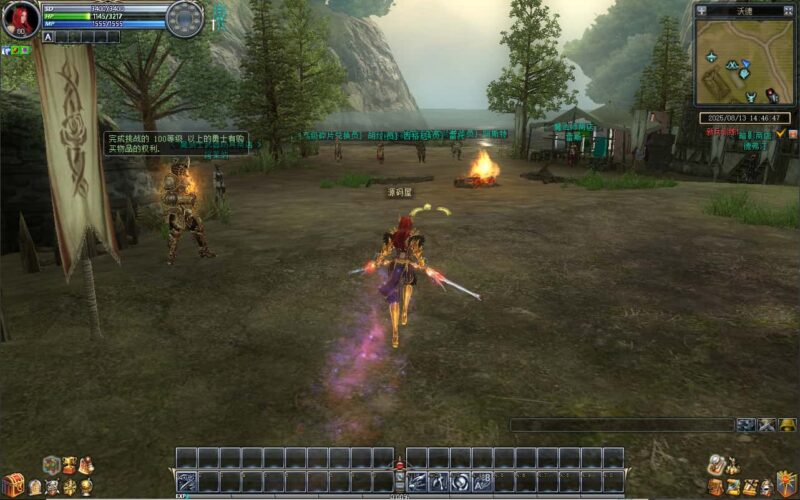This screenshot has width=800, height=500.
Task: Click the 'A B' swap skill icon
Action: click(x=482, y=481)
